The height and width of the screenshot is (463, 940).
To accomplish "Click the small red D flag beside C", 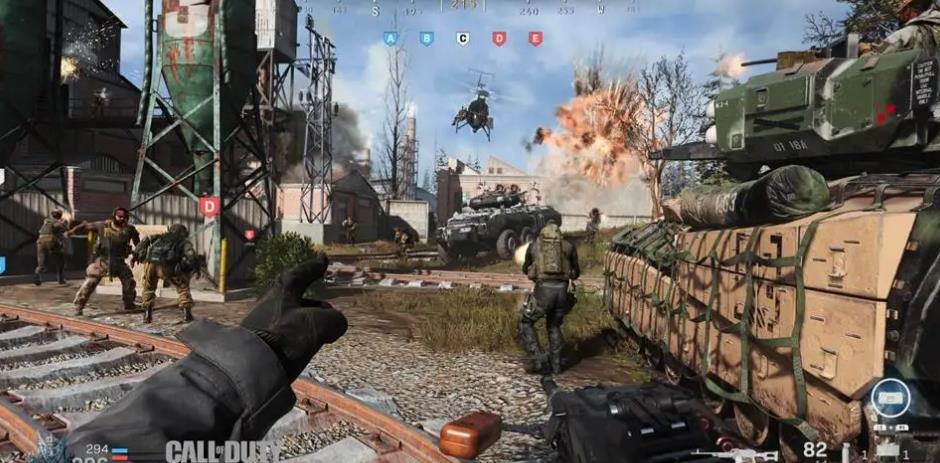I will pos(498,38).
